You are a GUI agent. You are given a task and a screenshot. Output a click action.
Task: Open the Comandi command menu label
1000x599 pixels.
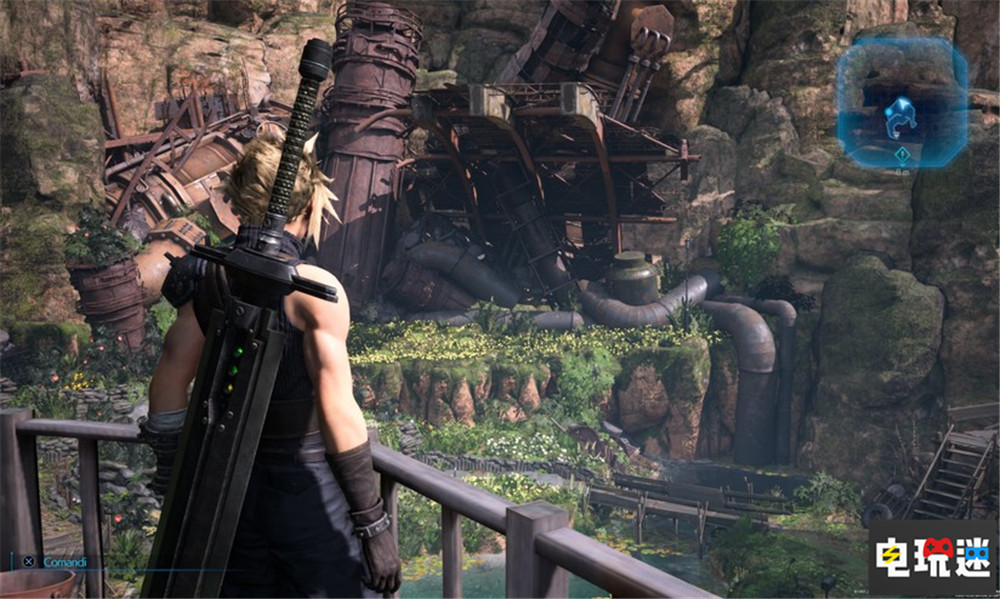pos(64,562)
